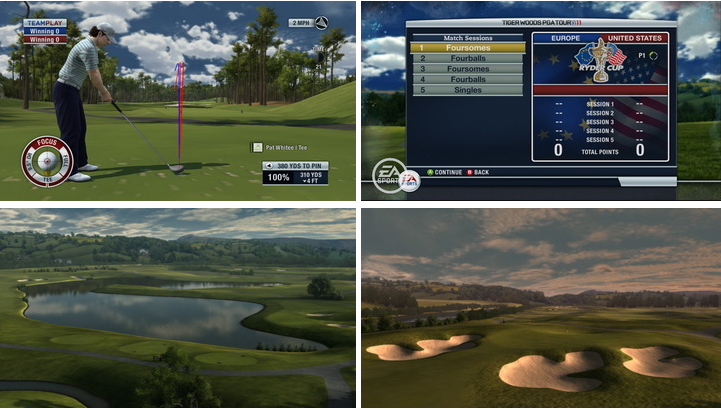
Task: Open session 4 Fourballs
Action: tap(468, 79)
